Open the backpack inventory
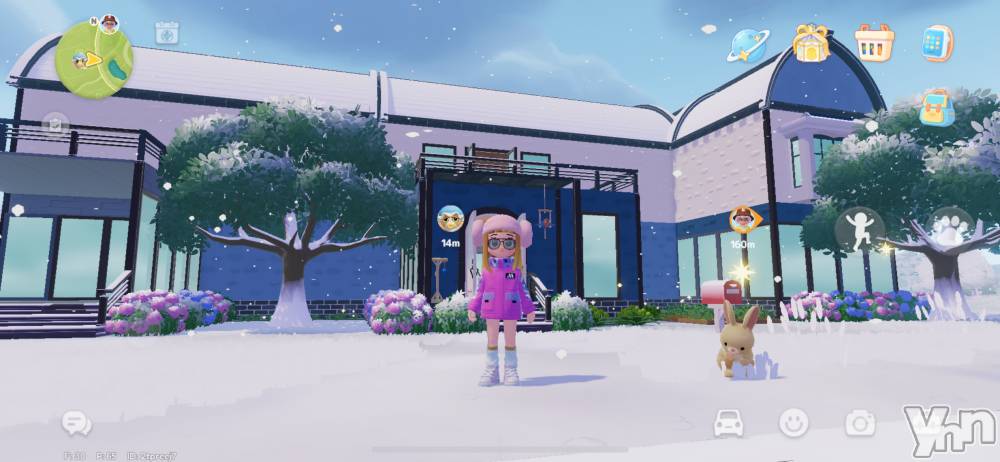Screen dimensions: 1000x462 click(x=937, y=108)
